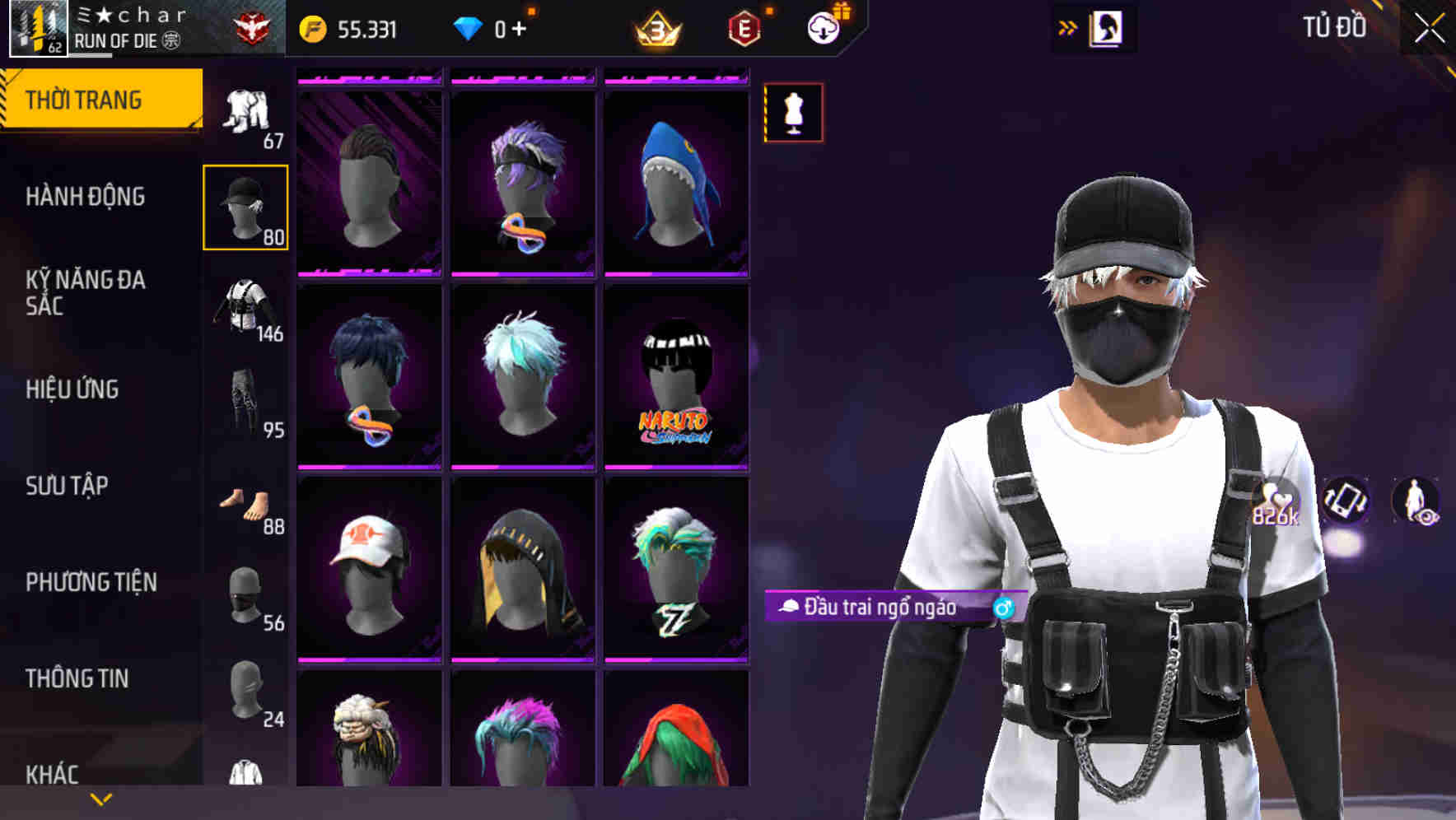Click the double chevron beside the album icon

[1066, 26]
